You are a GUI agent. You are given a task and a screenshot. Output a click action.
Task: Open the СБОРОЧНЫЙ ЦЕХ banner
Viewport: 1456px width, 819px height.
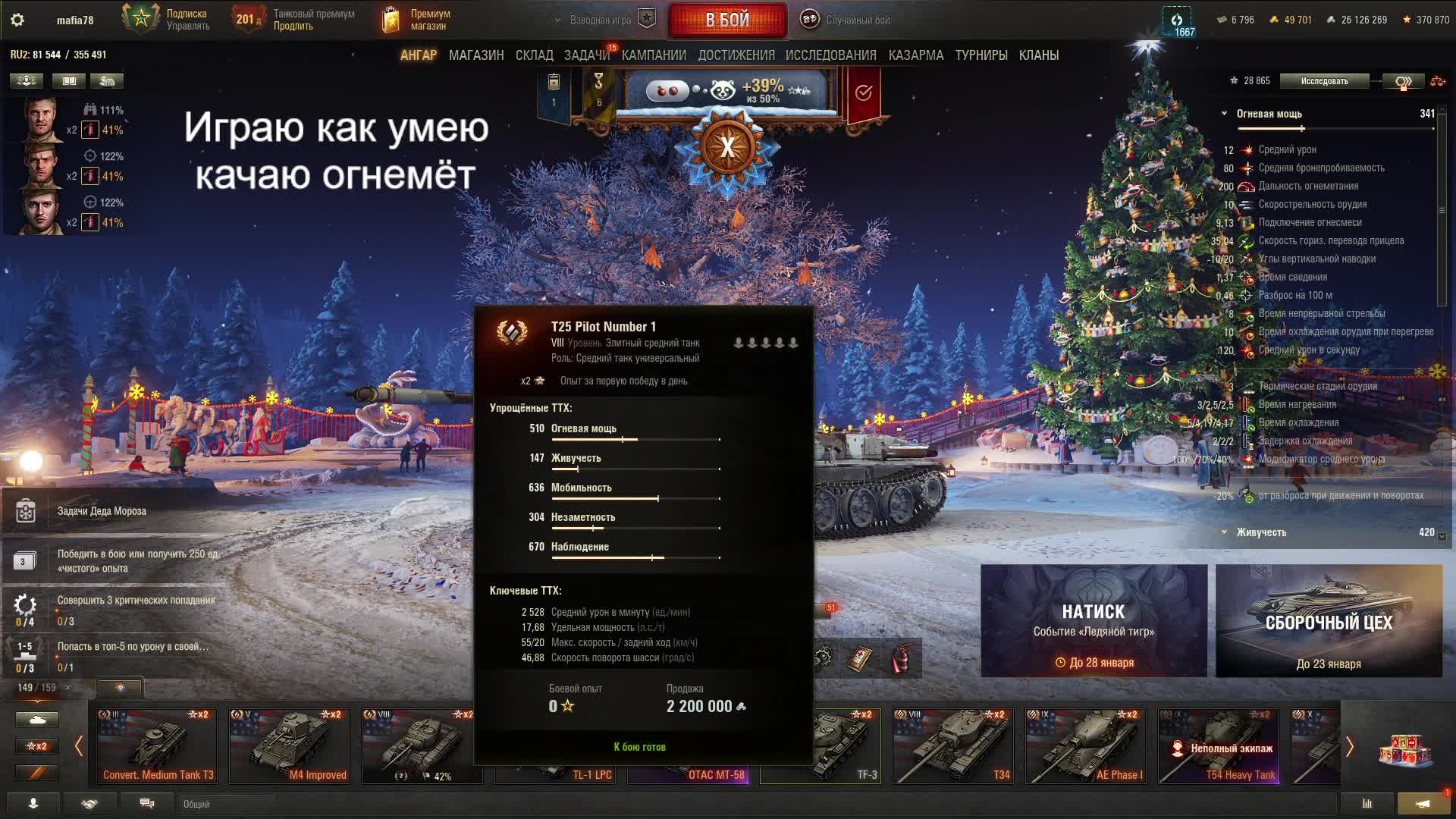[x=1329, y=621]
